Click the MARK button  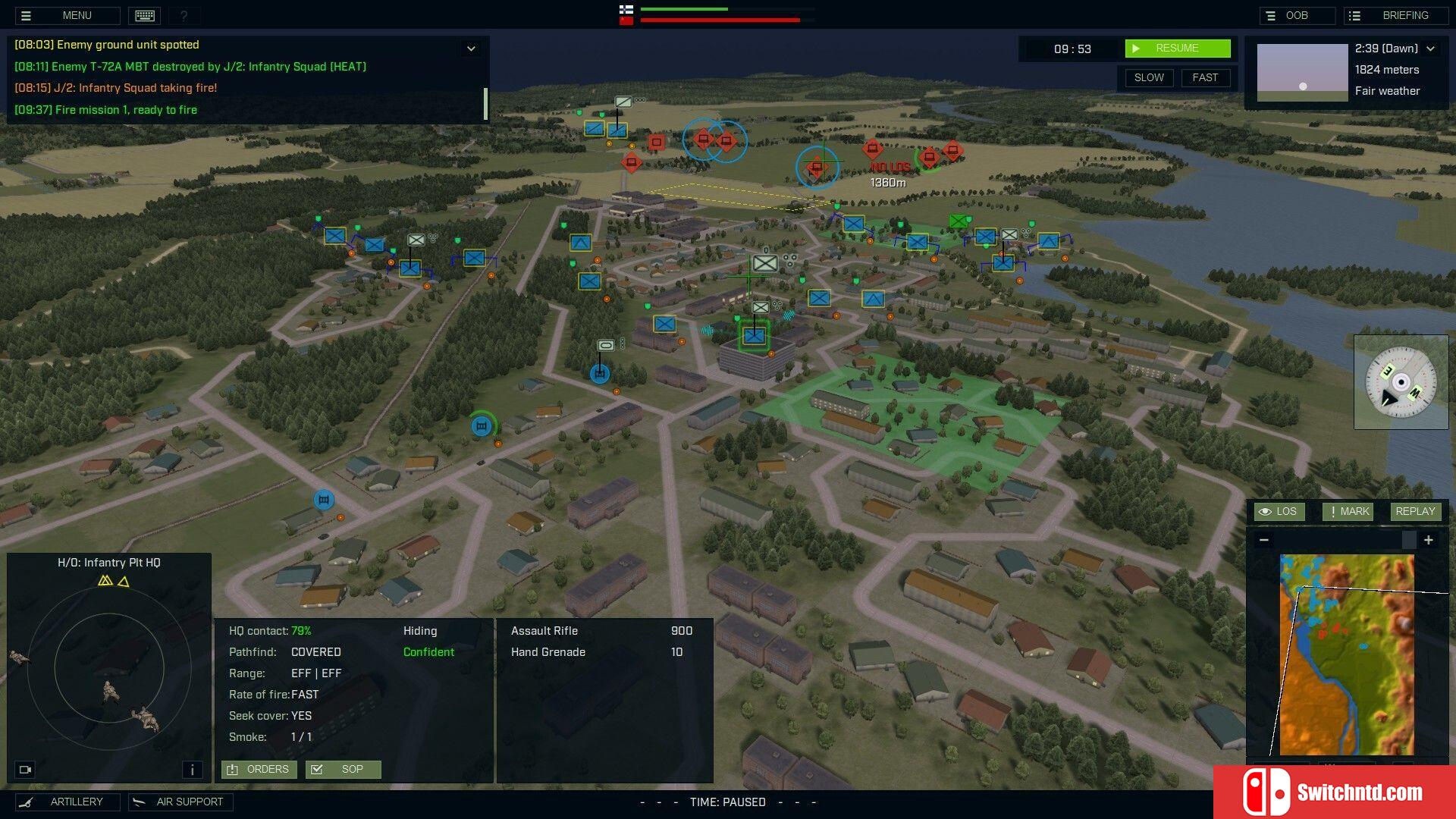pos(1348,511)
